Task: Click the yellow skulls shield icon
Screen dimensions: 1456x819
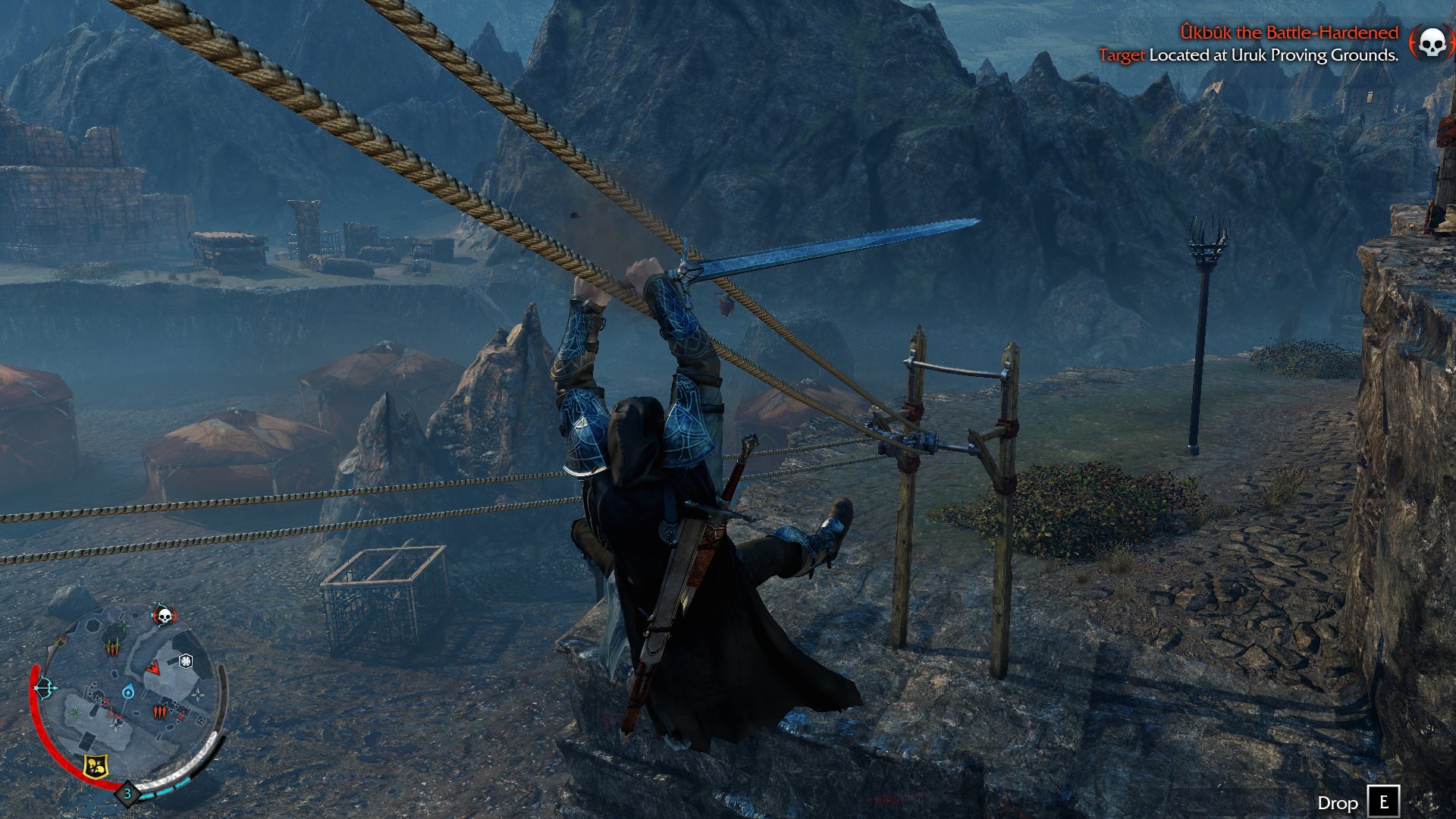Action: (95, 766)
